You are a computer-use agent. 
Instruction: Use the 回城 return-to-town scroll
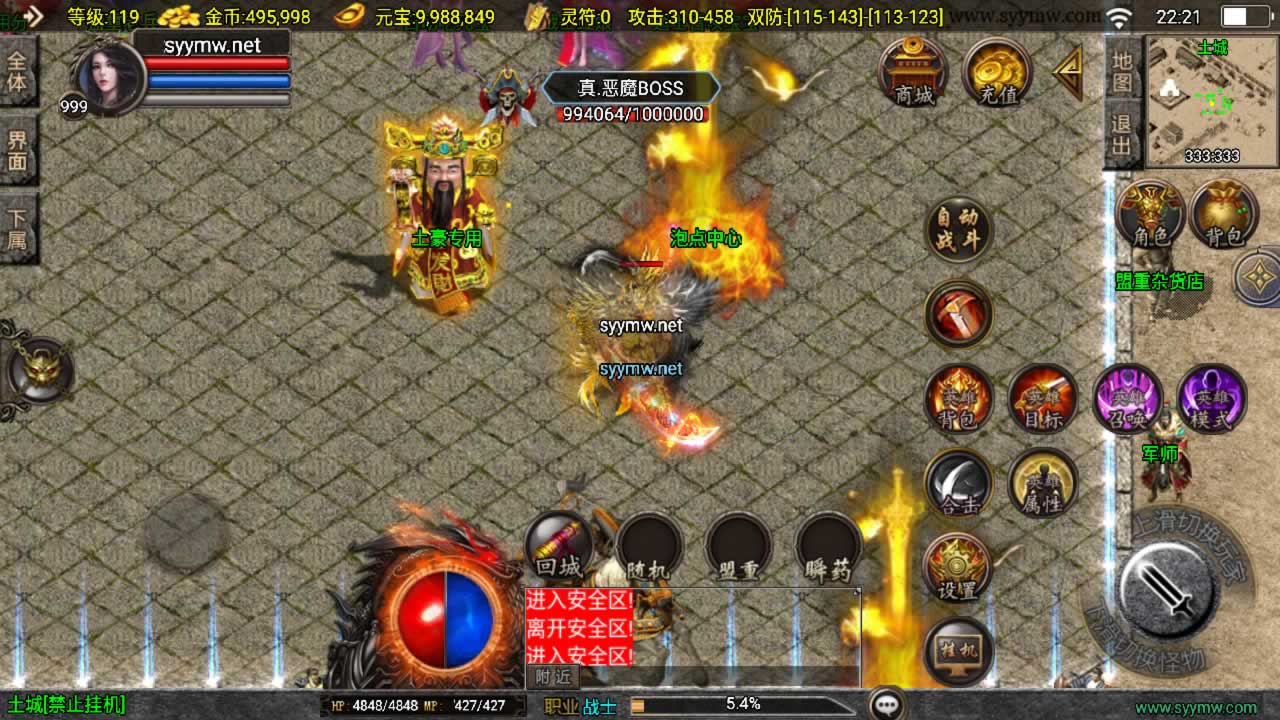tap(558, 546)
